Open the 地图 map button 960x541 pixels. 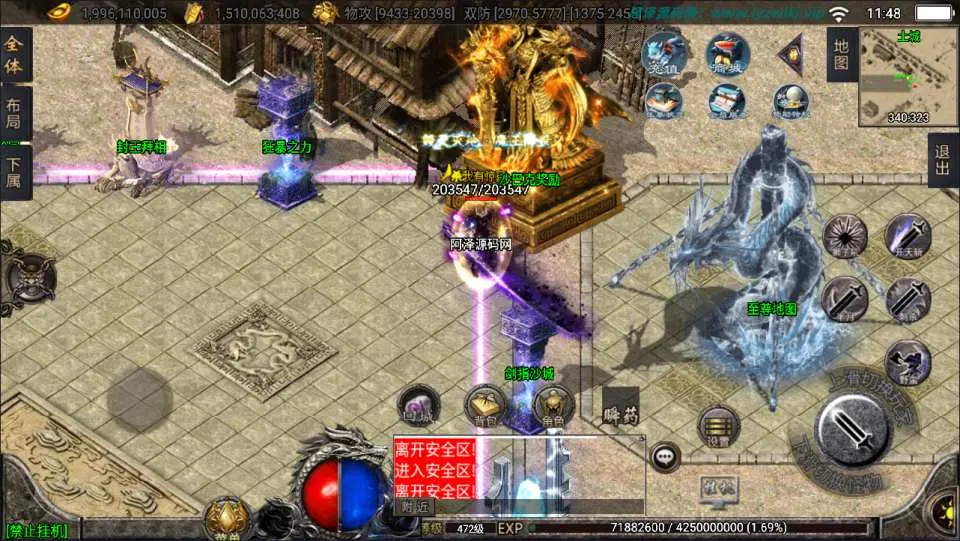pos(842,54)
